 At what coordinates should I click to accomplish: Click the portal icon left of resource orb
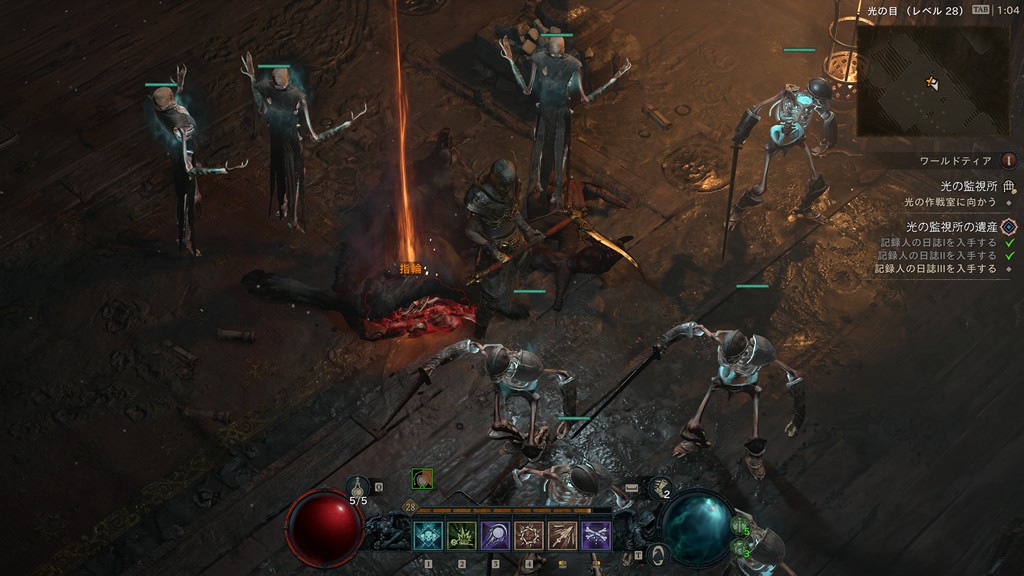pyautogui.click(x=658, y=553)
